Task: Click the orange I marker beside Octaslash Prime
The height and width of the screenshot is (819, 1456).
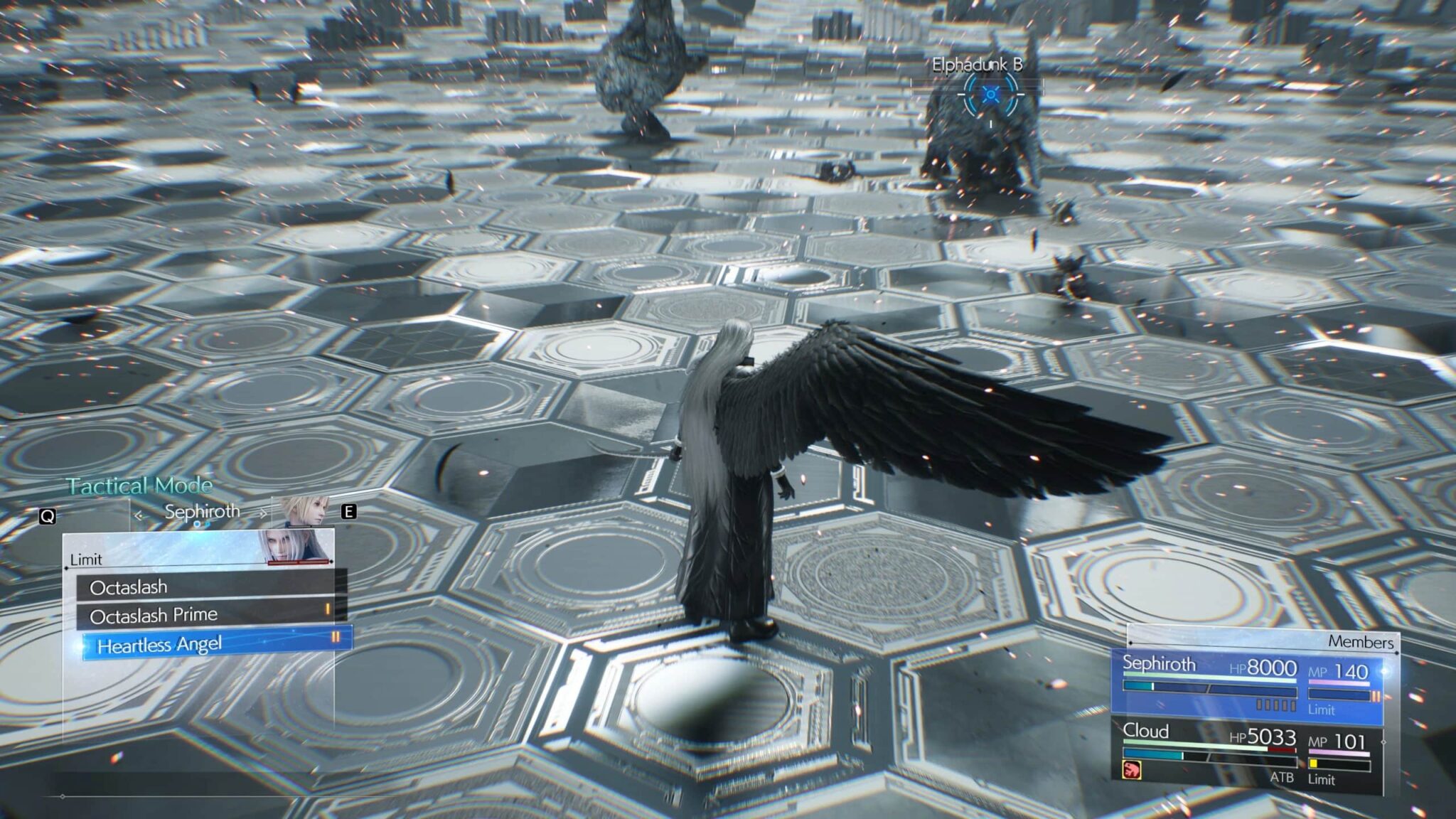Action: (328, 609)
